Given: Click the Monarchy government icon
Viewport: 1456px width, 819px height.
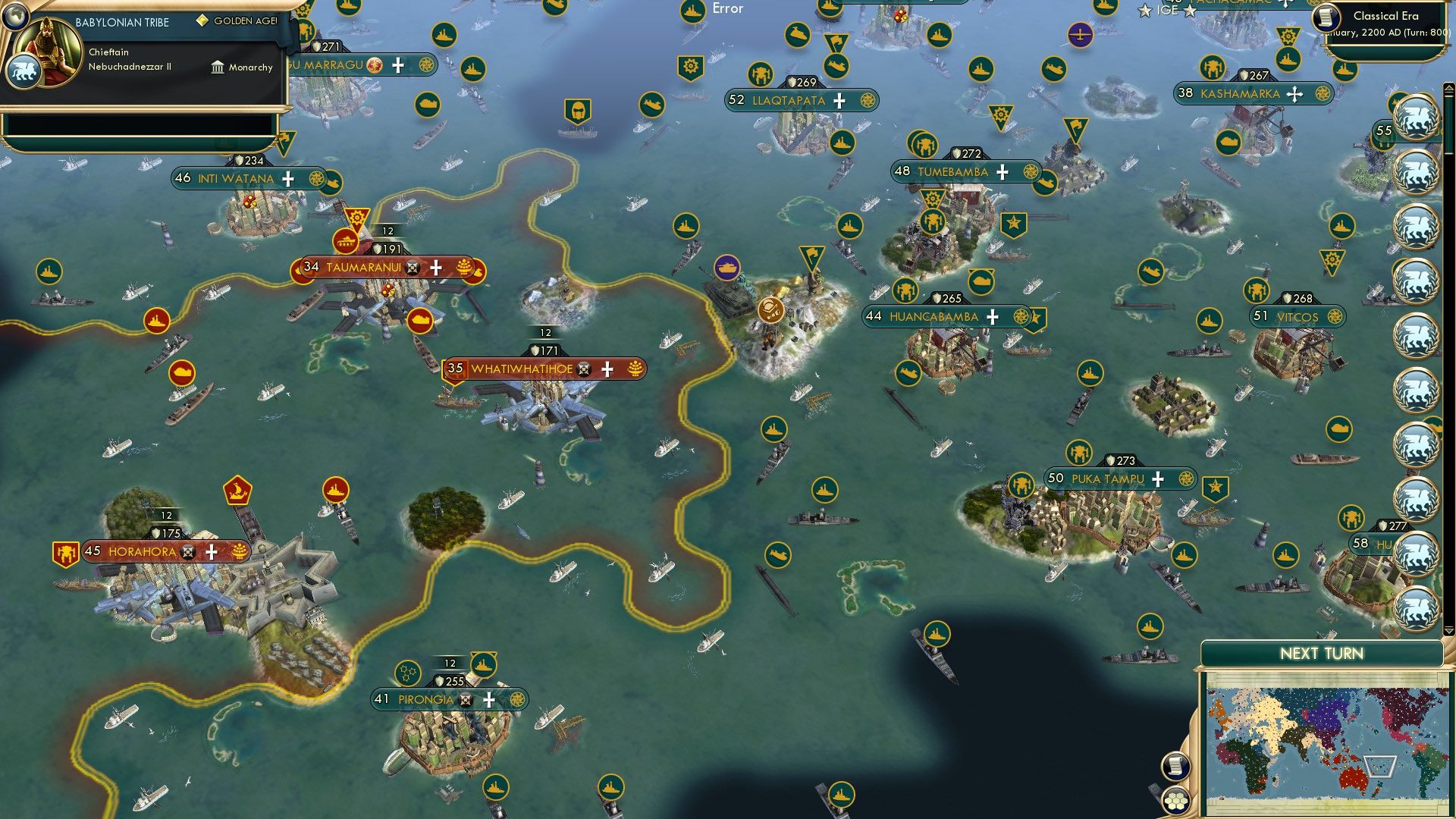Looking at the screenshot, I should click(x=218, y=67).
